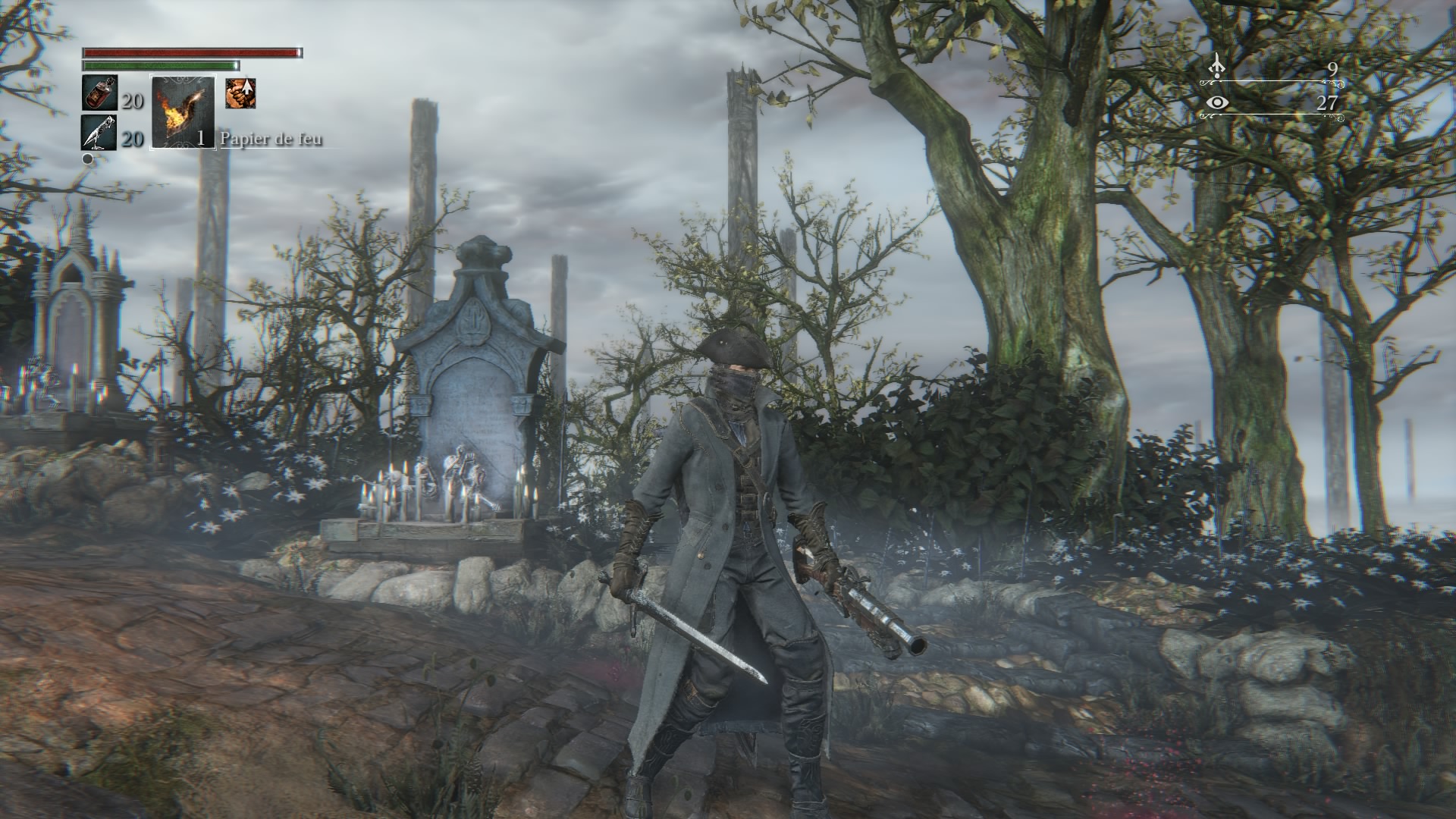Click the quicksilver bullet icon
1456x819 pixels.
99,133
